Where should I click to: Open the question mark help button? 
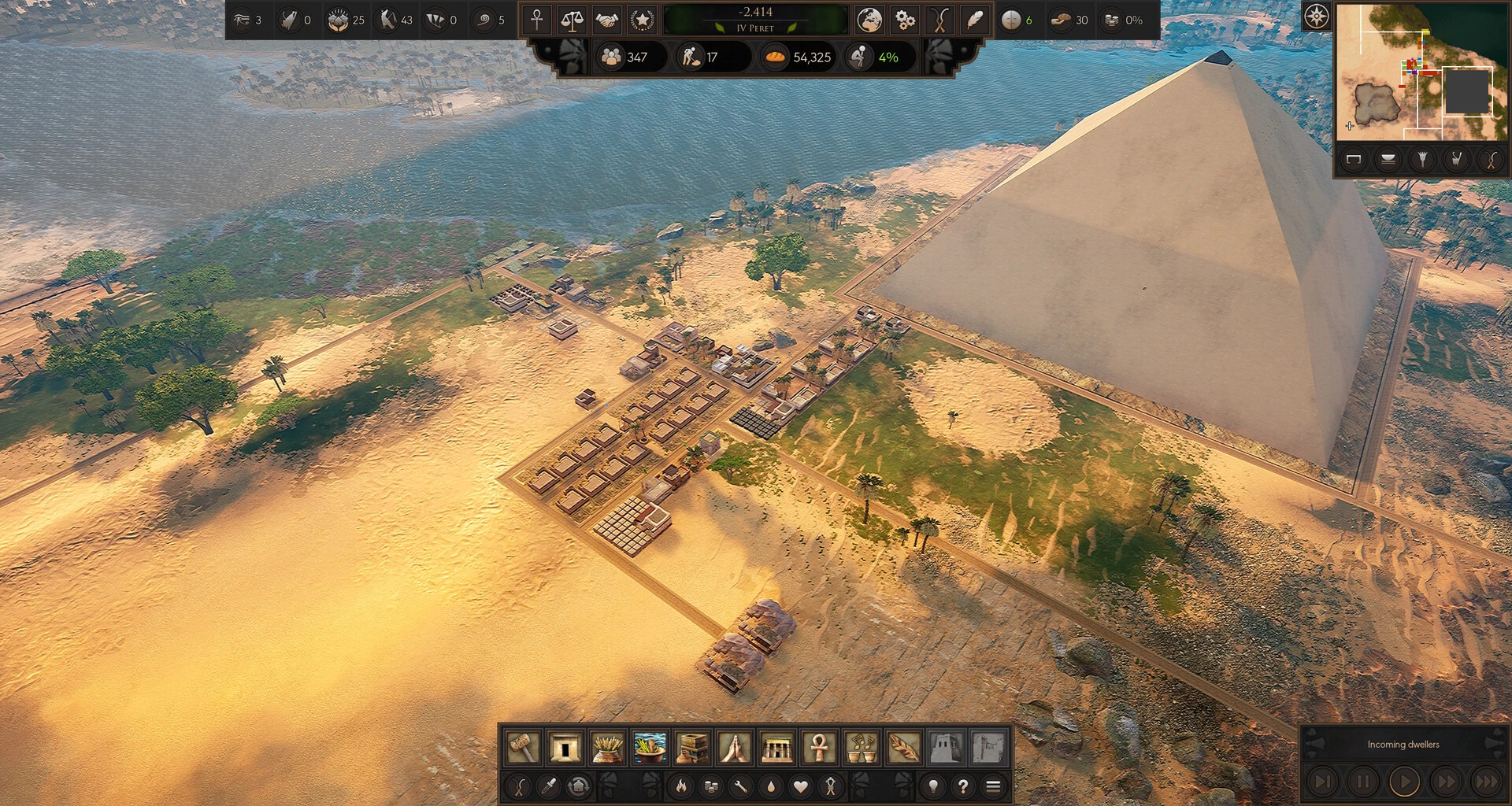click(x=962, y=786)
